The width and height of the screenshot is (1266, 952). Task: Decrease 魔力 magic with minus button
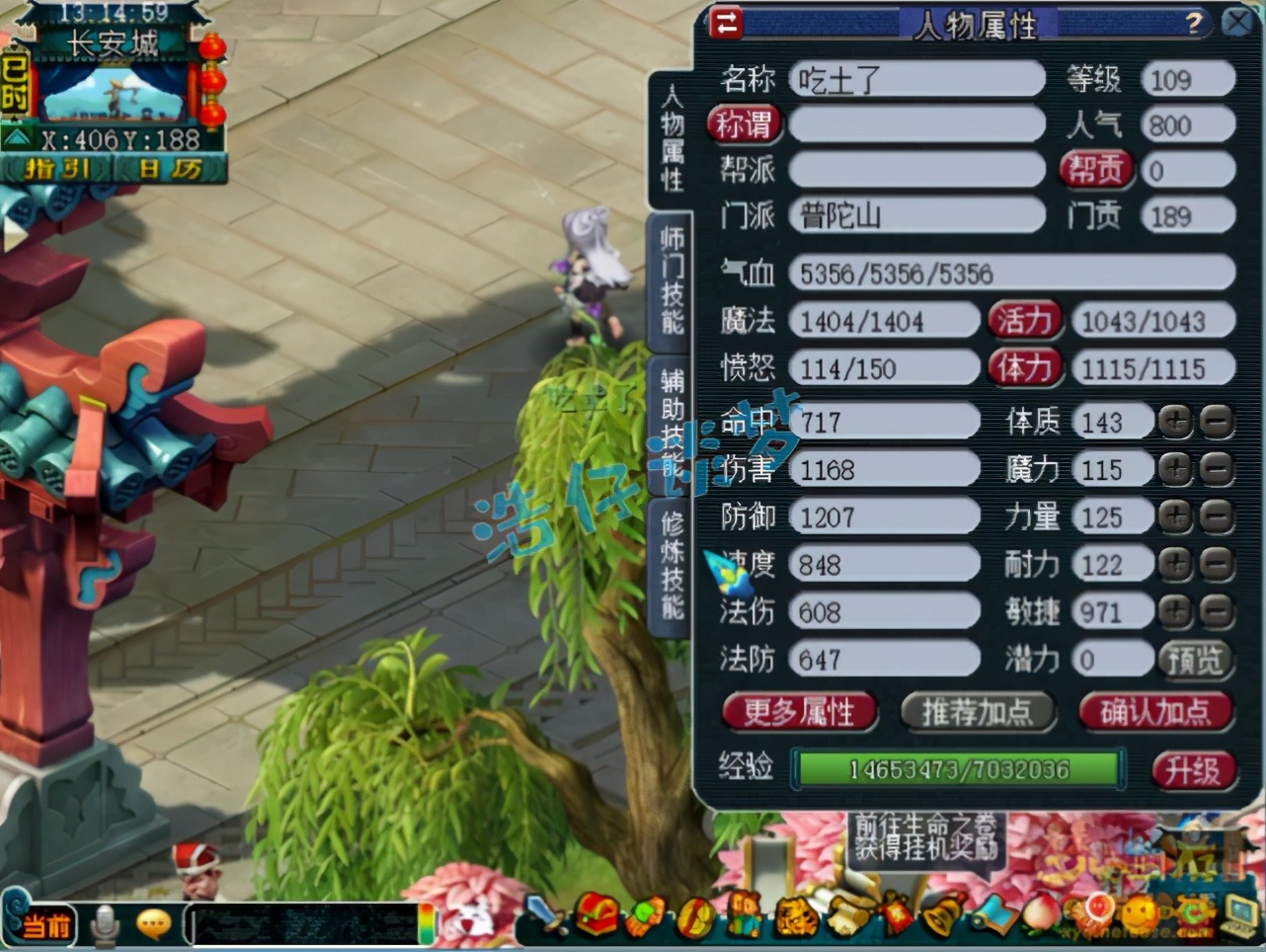coord(1217,469)
